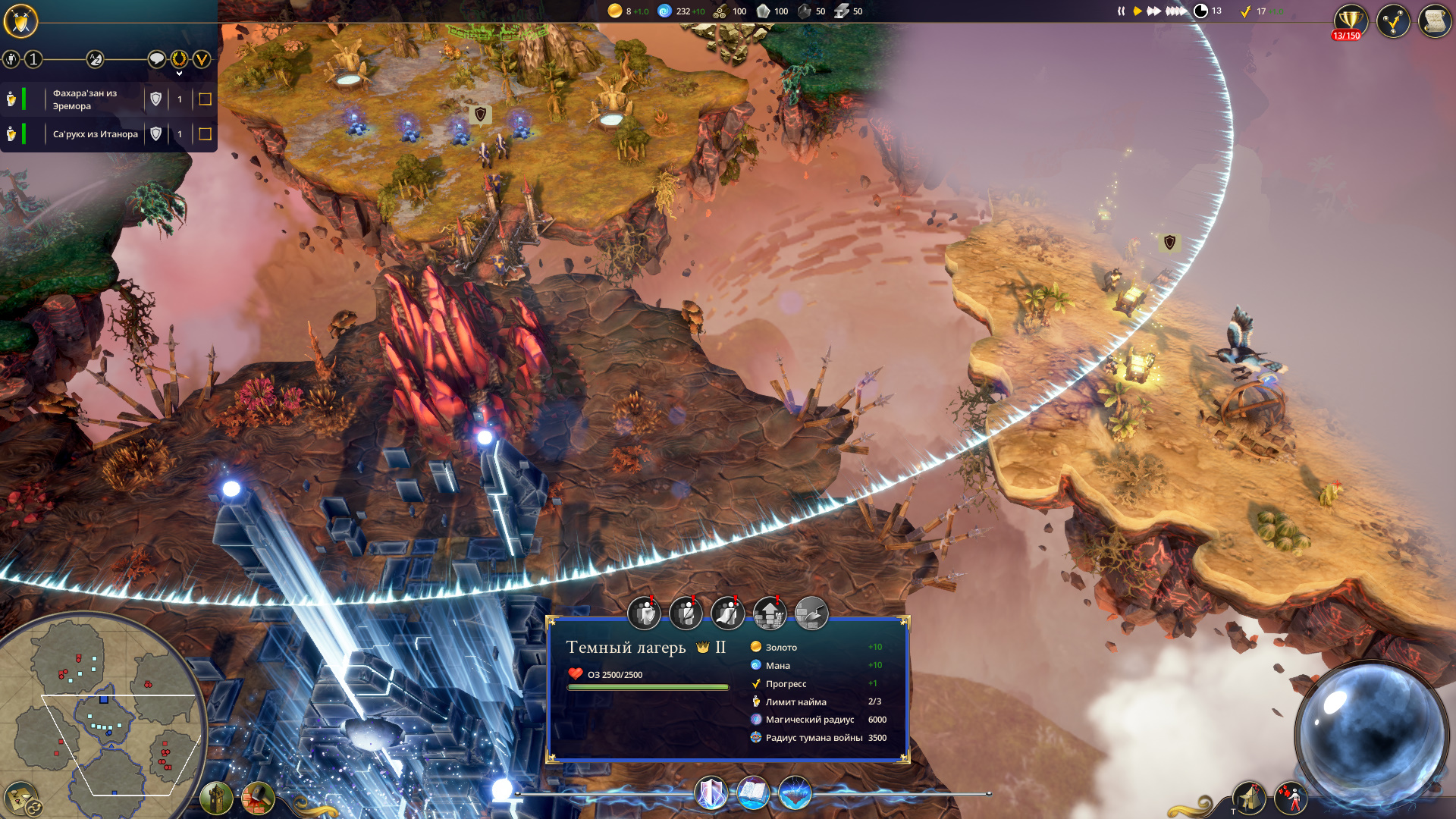This screenshot has height=819, width=1456.
Task: Sort the unit list alphabetically with A-Z
Action: coord(95,59)
